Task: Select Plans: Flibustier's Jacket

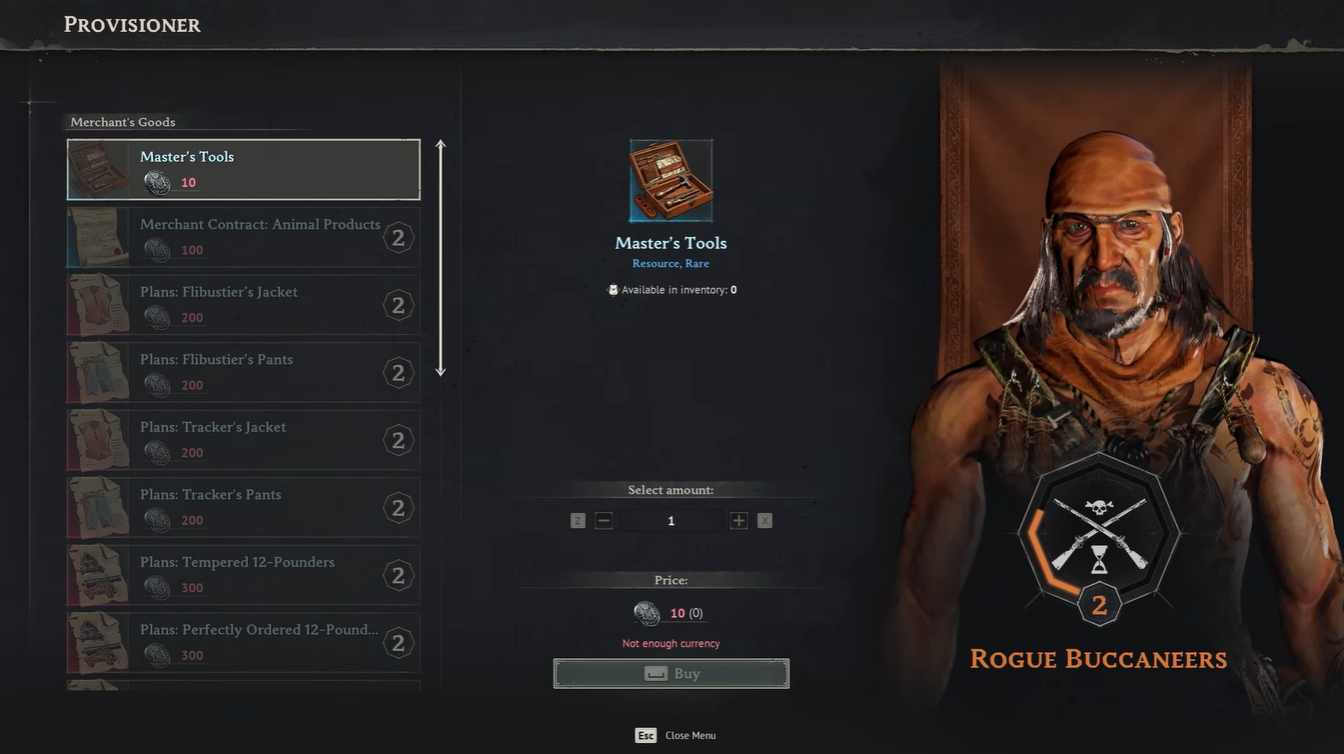Action: coord(243,305)
